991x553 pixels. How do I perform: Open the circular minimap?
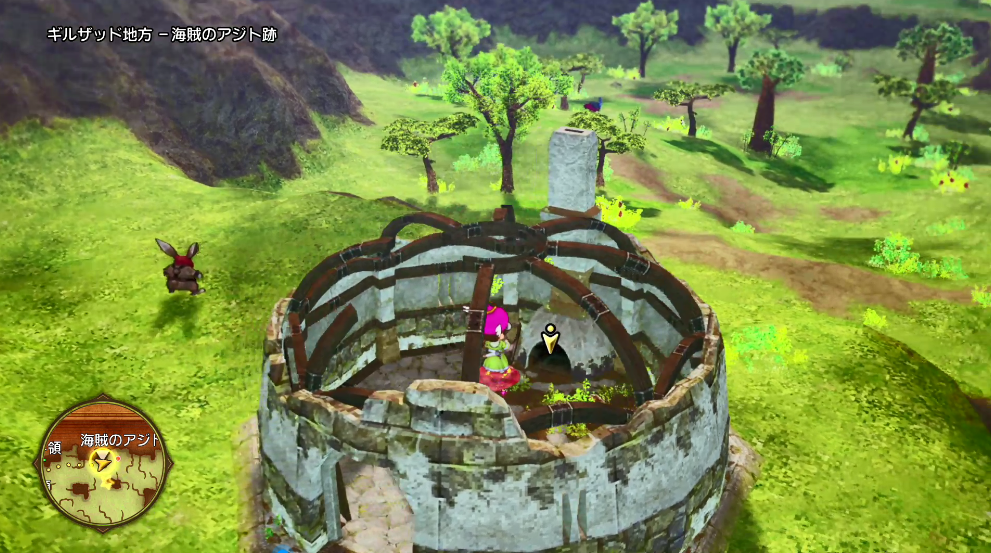[103, 464]
